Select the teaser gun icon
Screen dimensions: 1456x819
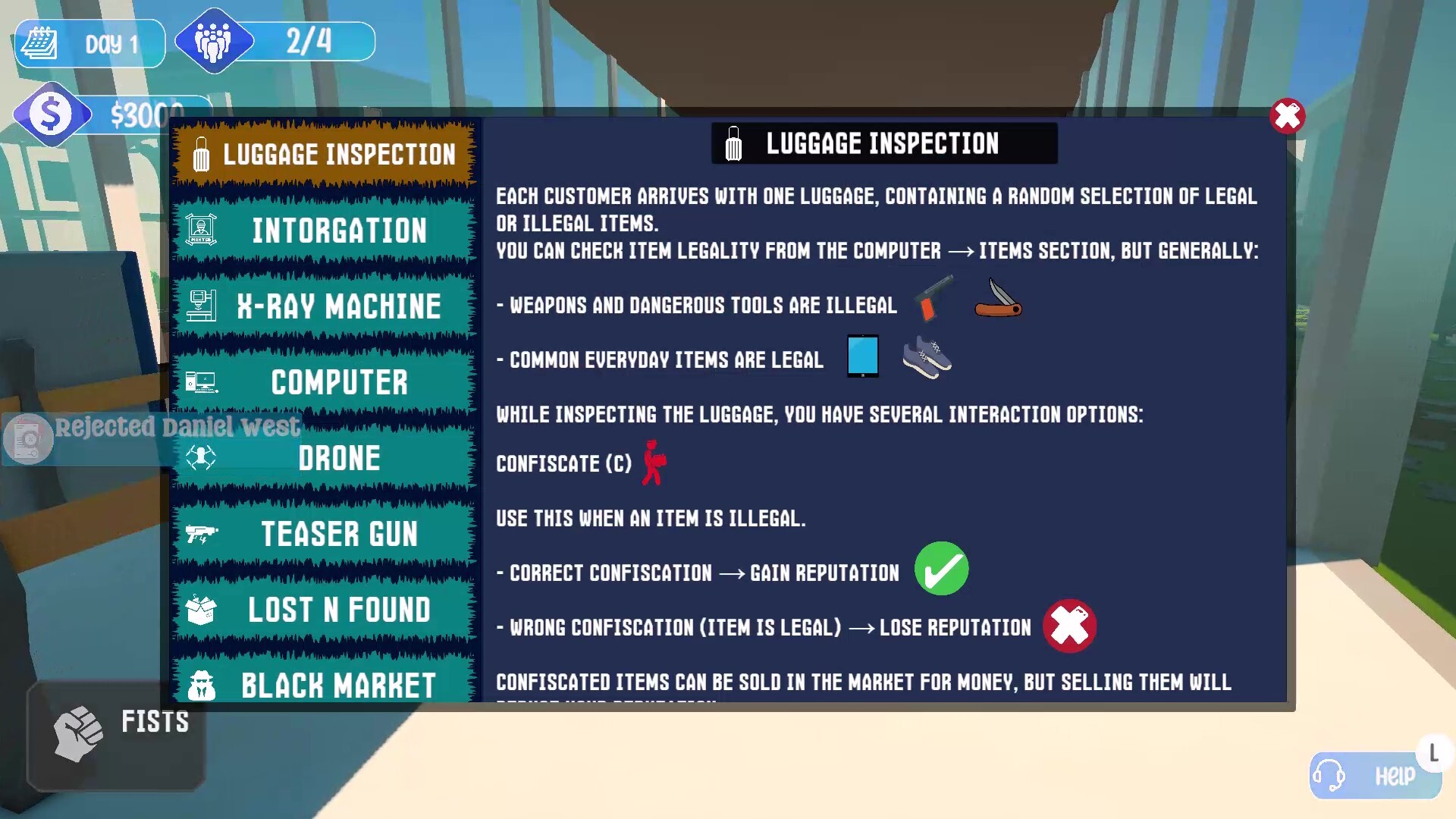point(200,533)
